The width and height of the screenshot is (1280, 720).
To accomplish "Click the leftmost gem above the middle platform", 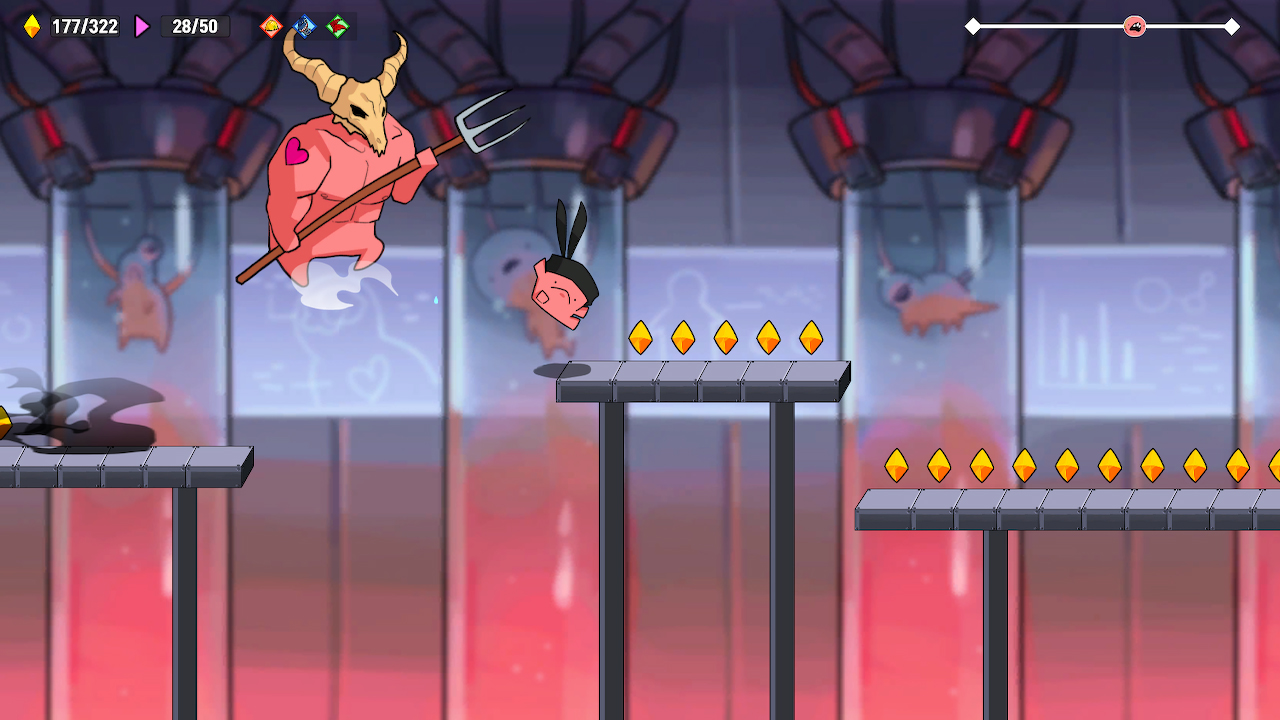I will pos(641,338).
